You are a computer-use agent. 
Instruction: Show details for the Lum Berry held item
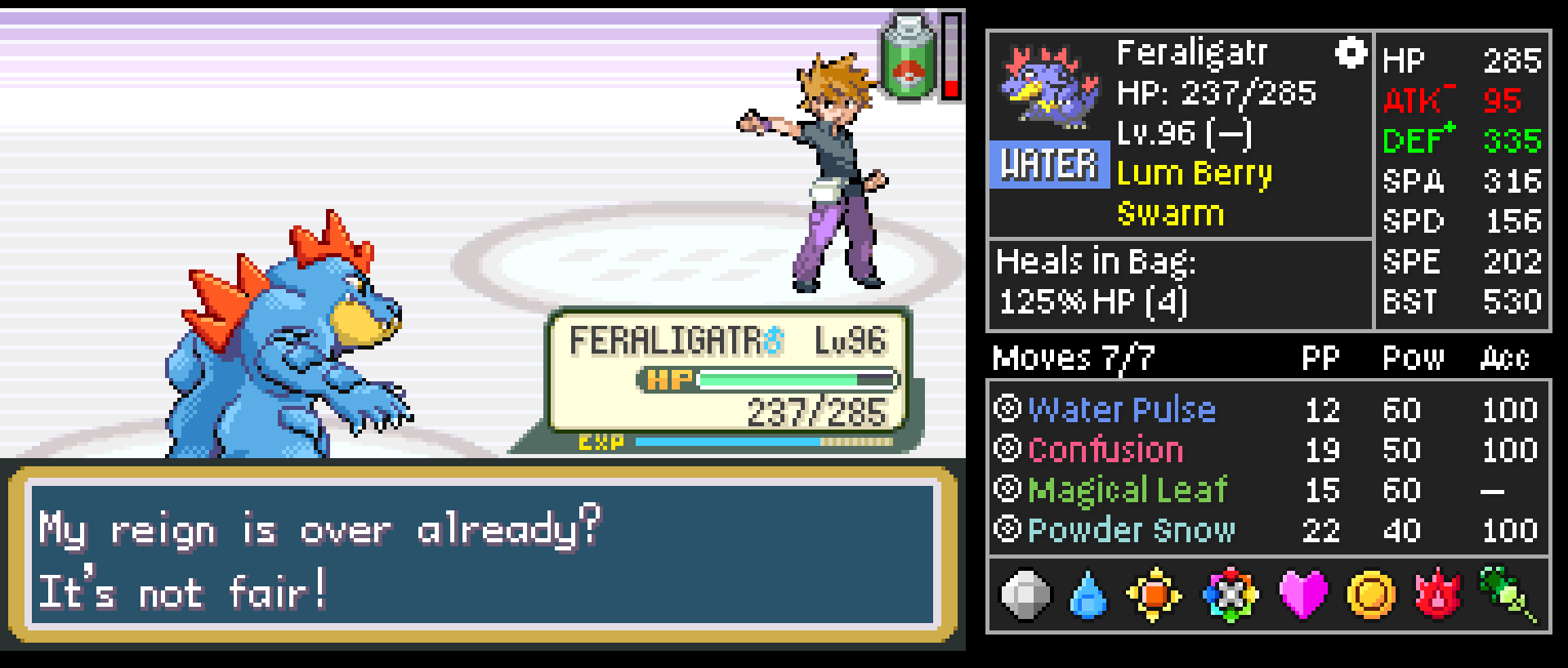coord(1194,174)
